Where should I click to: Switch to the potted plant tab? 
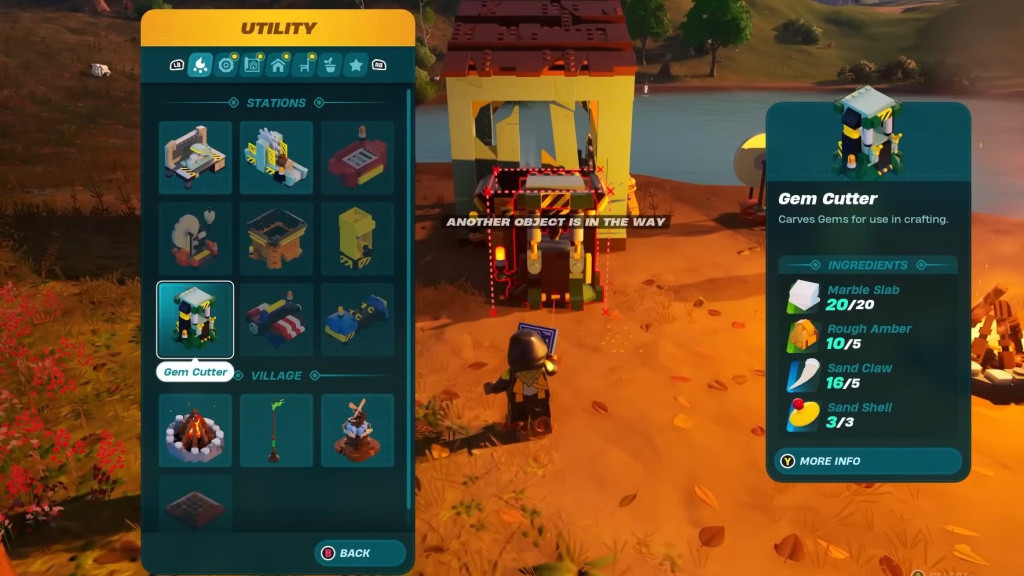[x=330, y=66]
